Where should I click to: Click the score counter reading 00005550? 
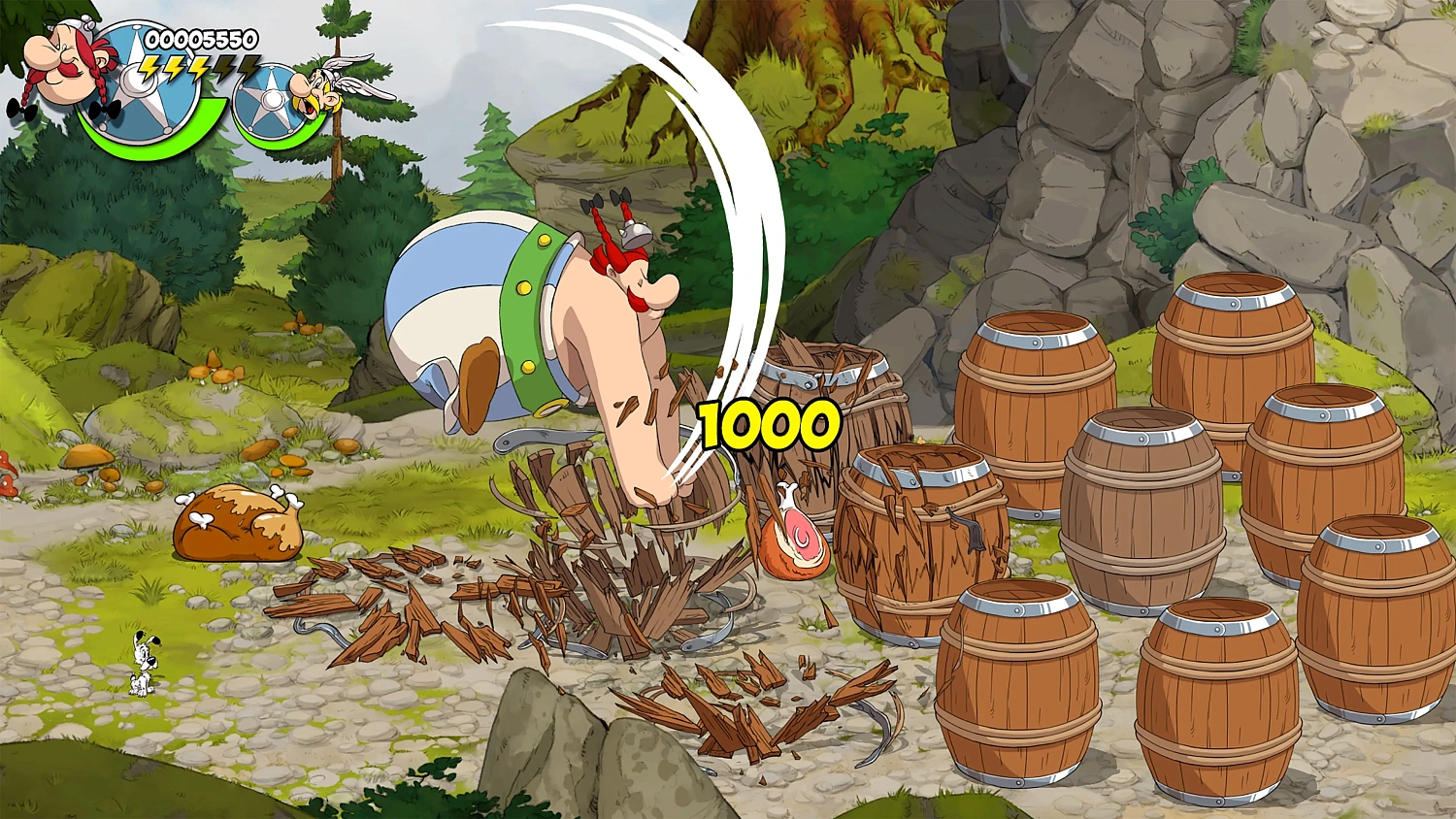pyautogui.click(x=199, y=41)
